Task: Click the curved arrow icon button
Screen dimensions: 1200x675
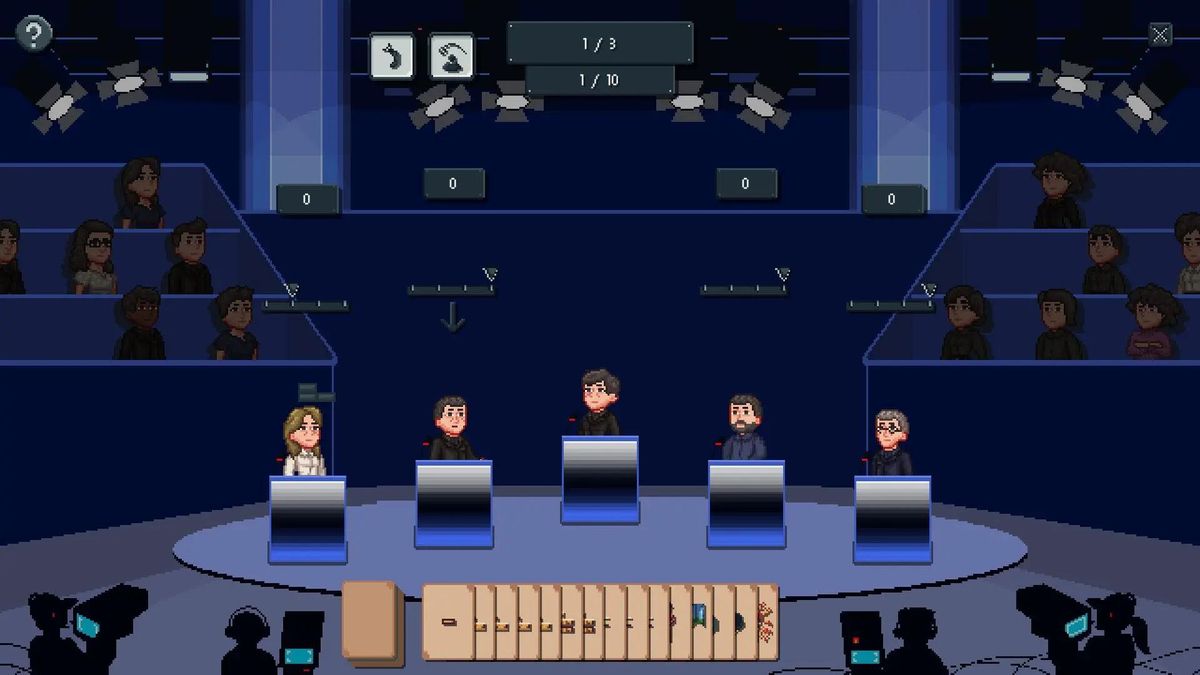Action: click(391, 56)
